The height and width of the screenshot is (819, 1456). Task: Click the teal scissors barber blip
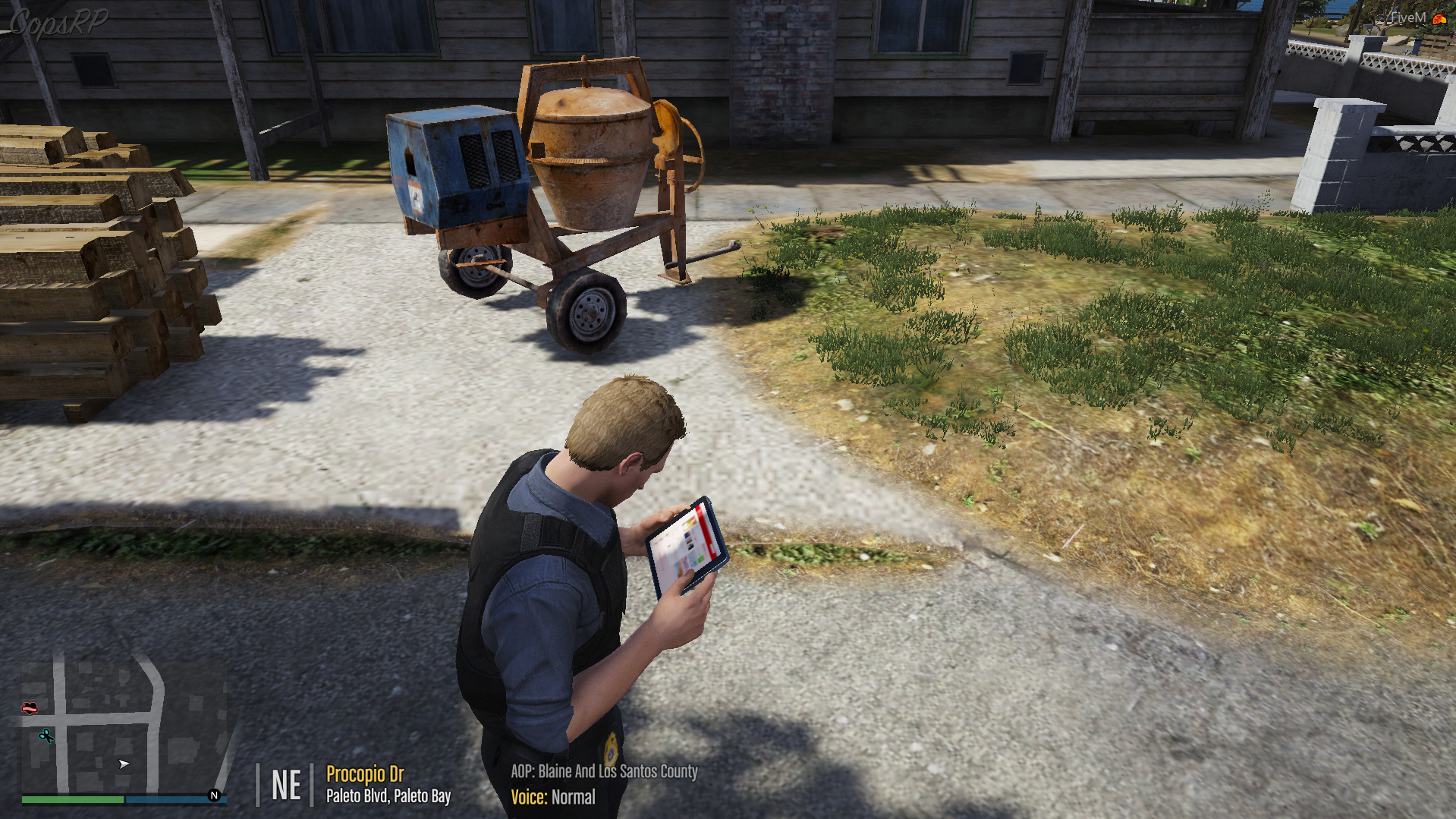46,736
